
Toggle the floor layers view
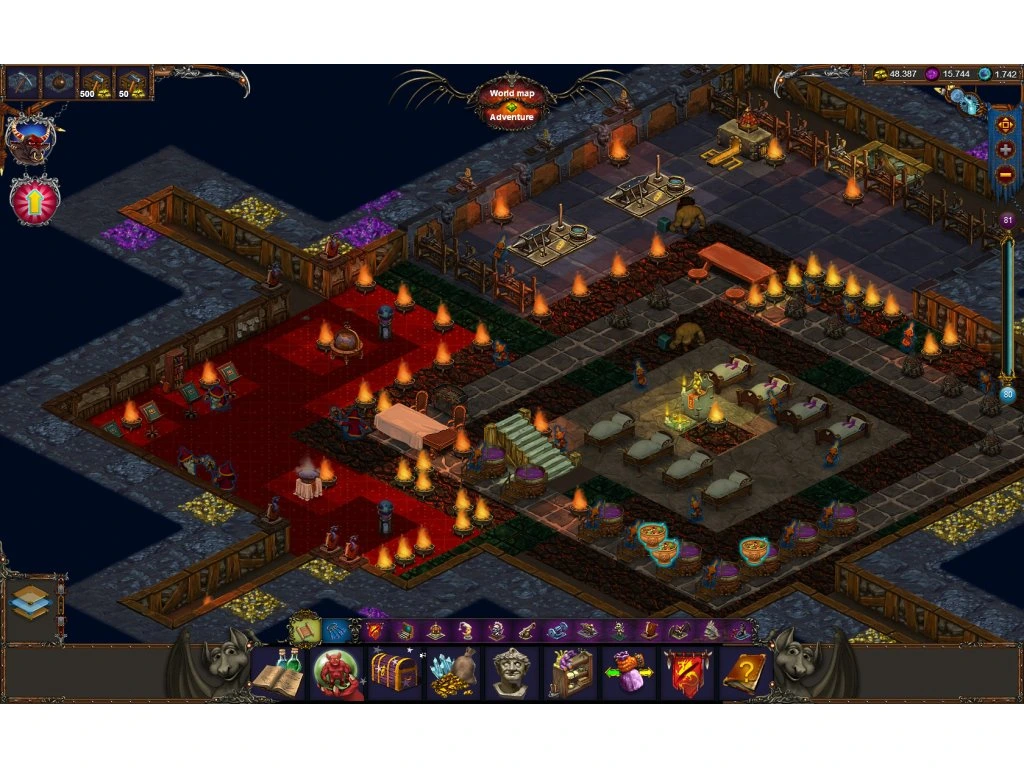click(30, 601)
